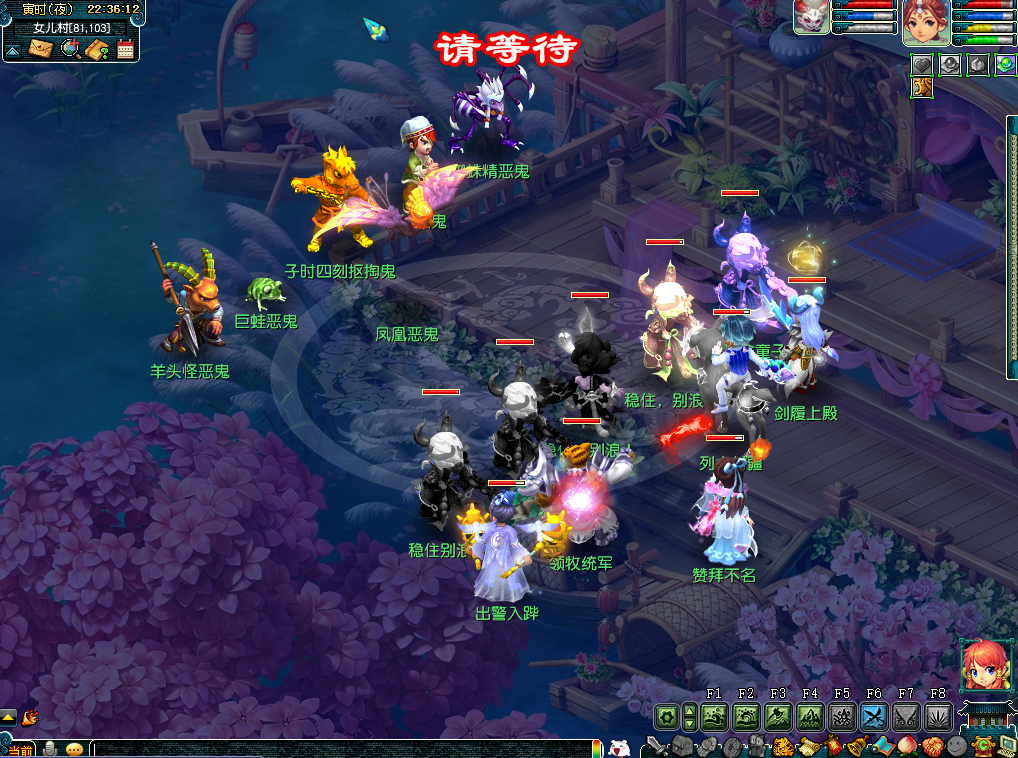Open the scroll quest icon in toolbar
The image size is (1018, 758).
pos(808,746)
